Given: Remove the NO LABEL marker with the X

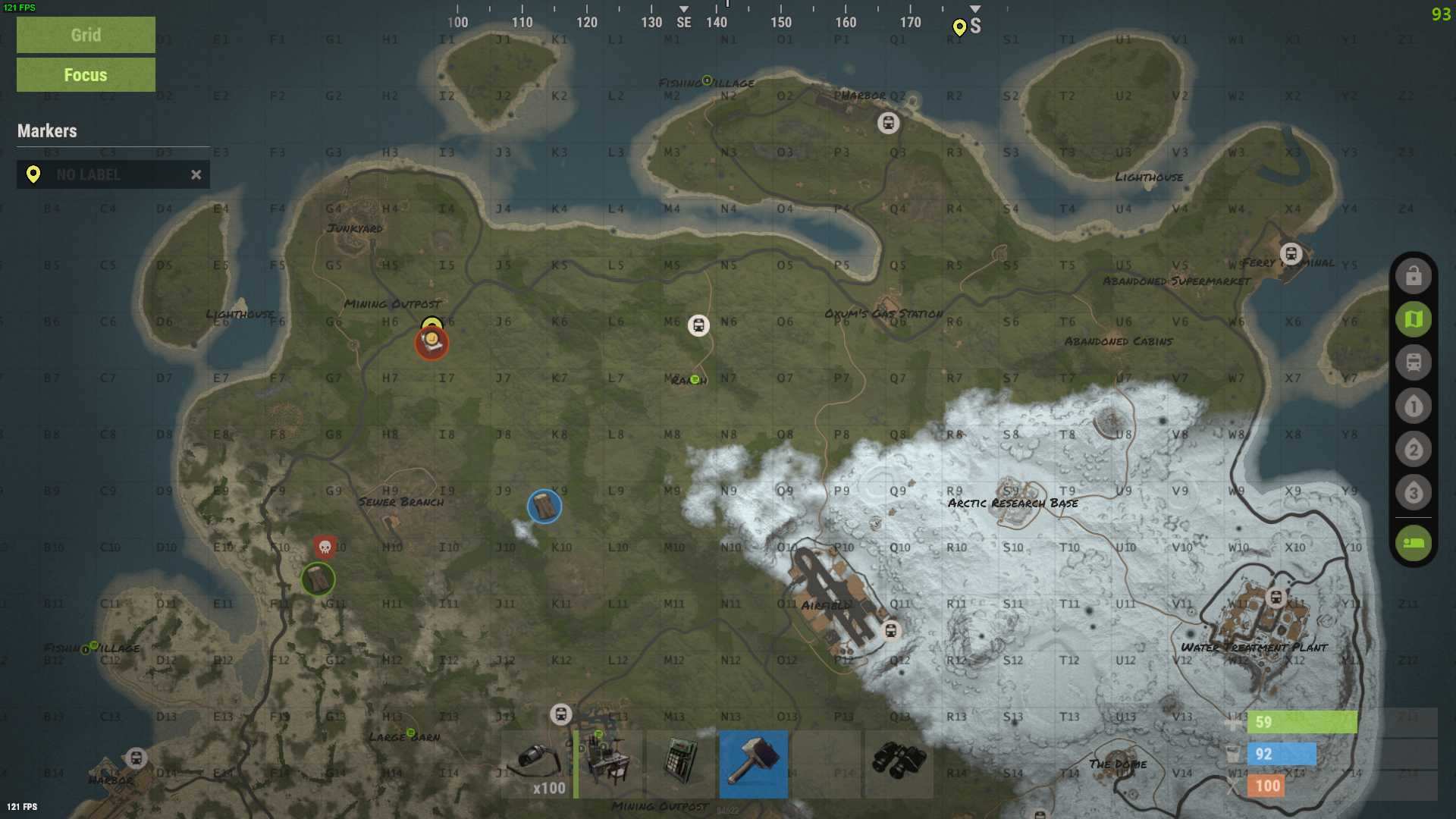Looking at the screenshot, I should pos(196,174).
